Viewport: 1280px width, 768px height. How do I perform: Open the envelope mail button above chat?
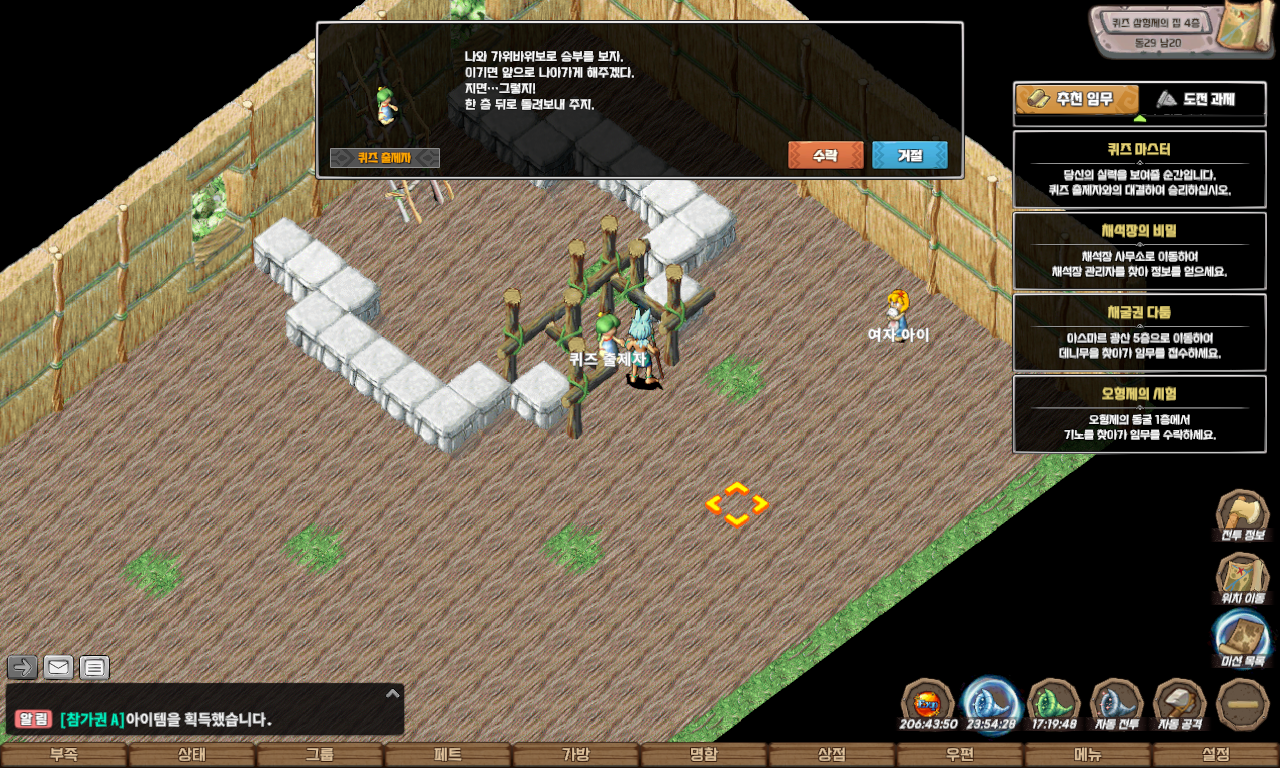59,667
